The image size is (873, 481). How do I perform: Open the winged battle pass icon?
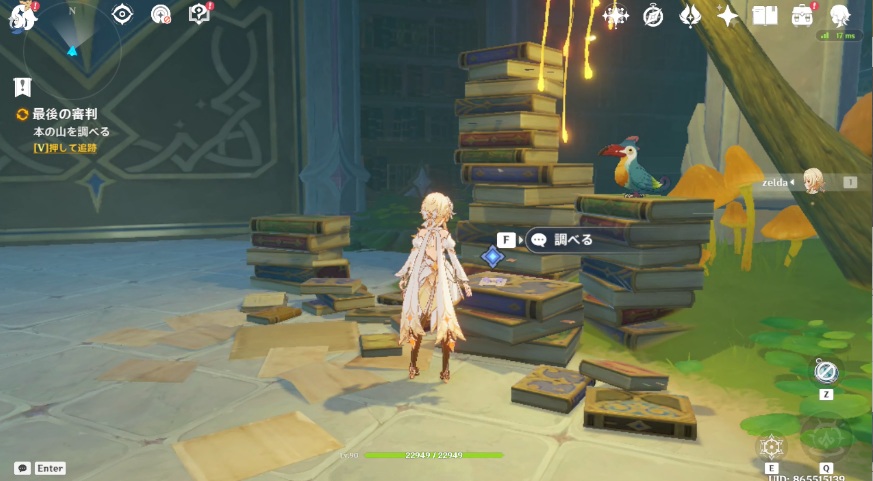point(690,15)
